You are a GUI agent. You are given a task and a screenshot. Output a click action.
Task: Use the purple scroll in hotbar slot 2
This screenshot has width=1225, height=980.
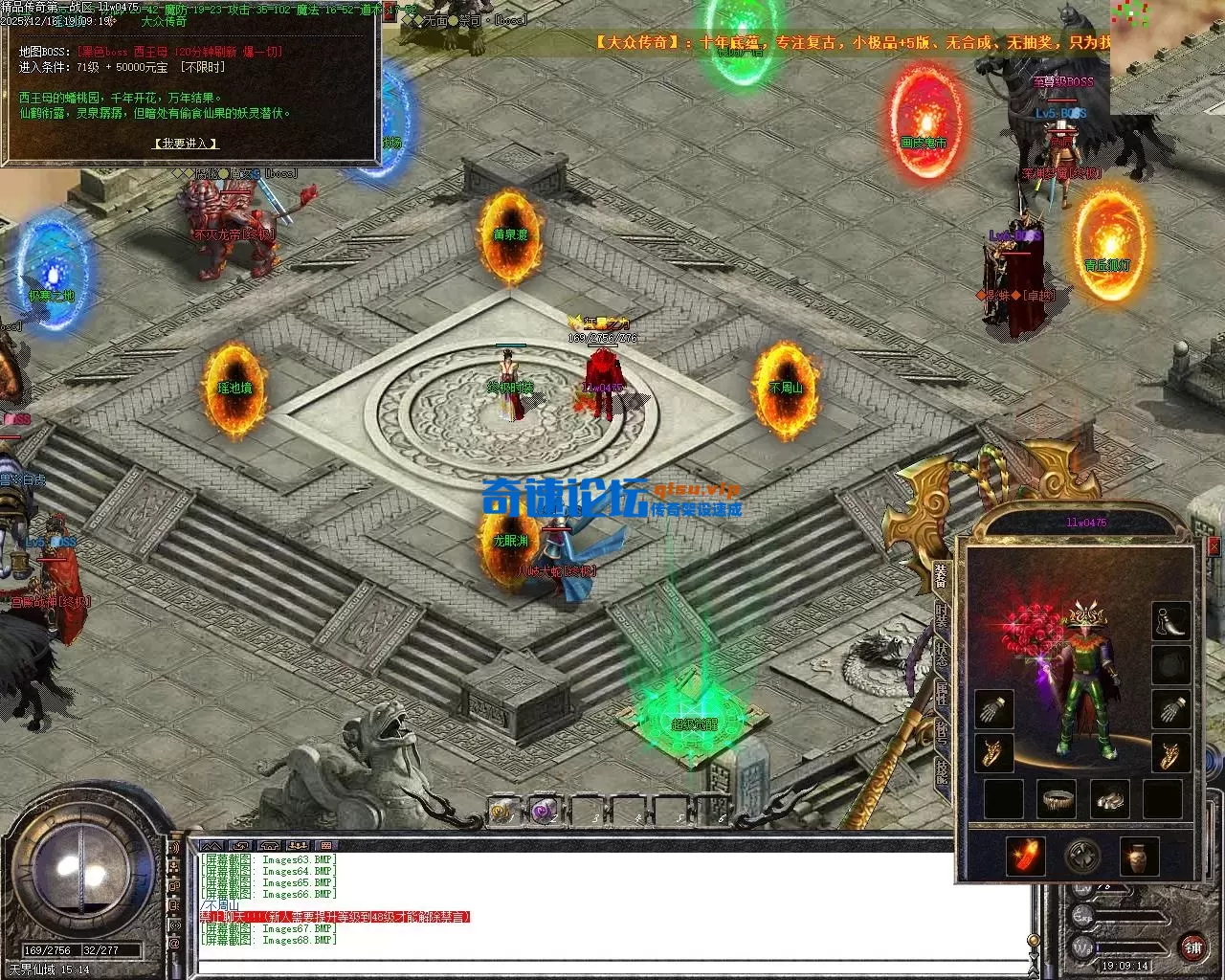pyautogui.click(x=545, y=812)
